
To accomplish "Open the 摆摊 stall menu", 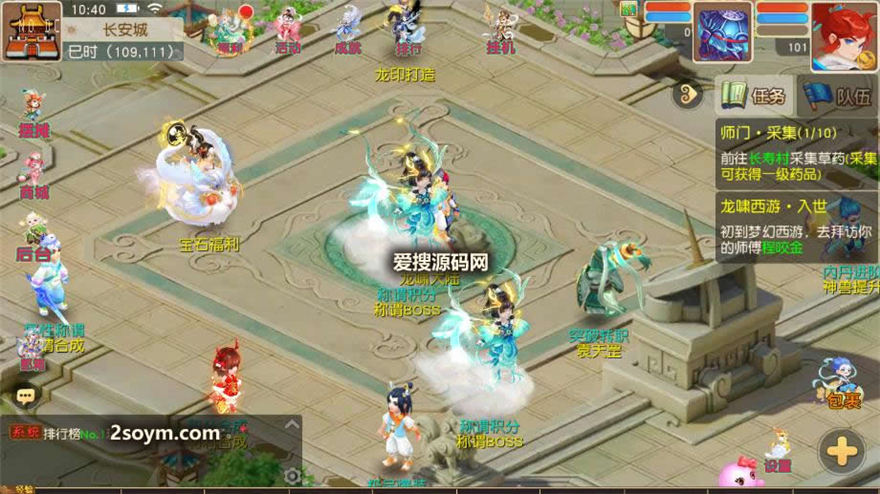I will (34, 113).
